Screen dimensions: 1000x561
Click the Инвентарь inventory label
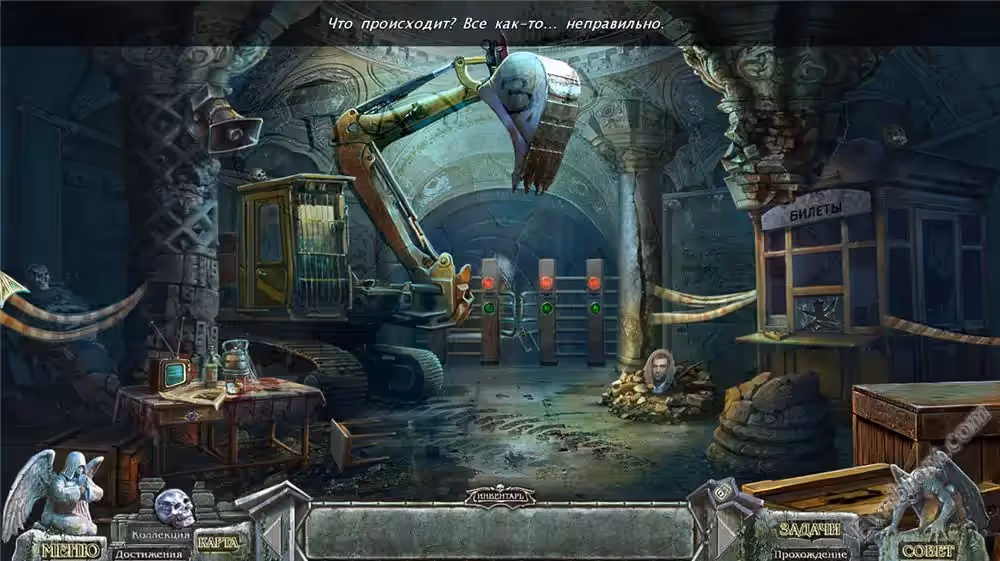pyautogui.click(x=501, y=496)
